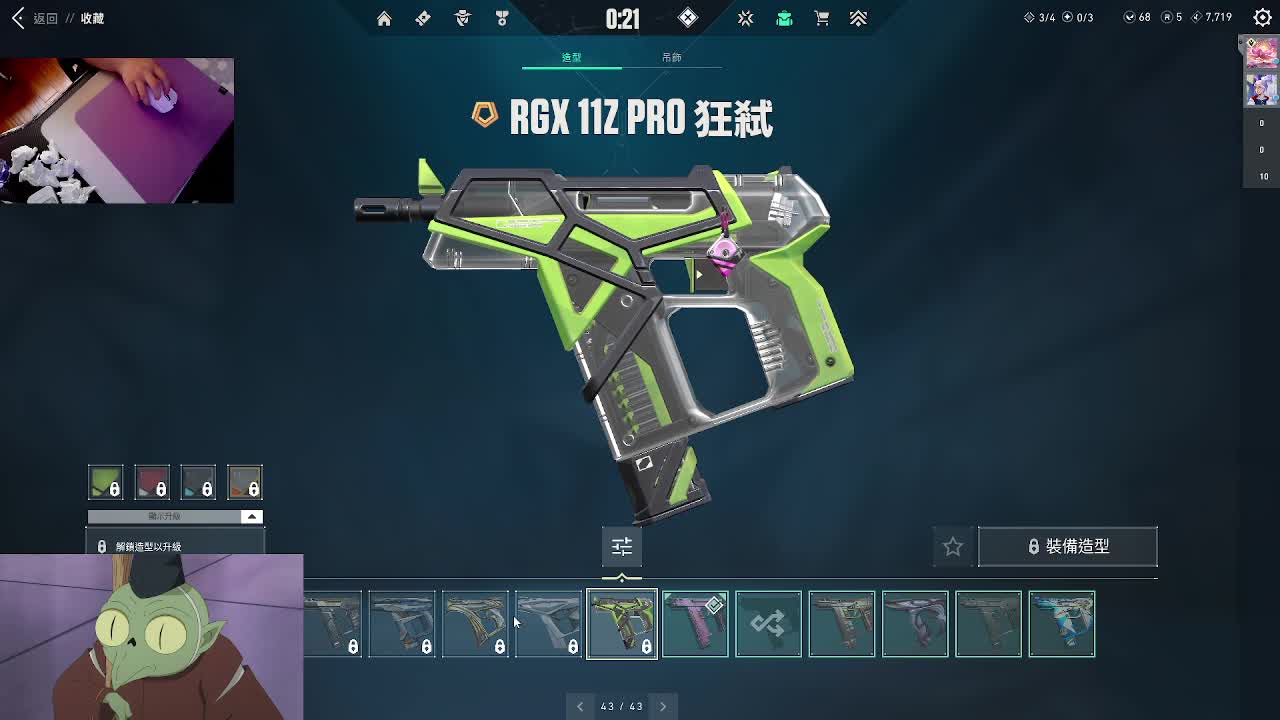
Task: Click the 裝備造型 equip skin button
Action: (1067, 546)
